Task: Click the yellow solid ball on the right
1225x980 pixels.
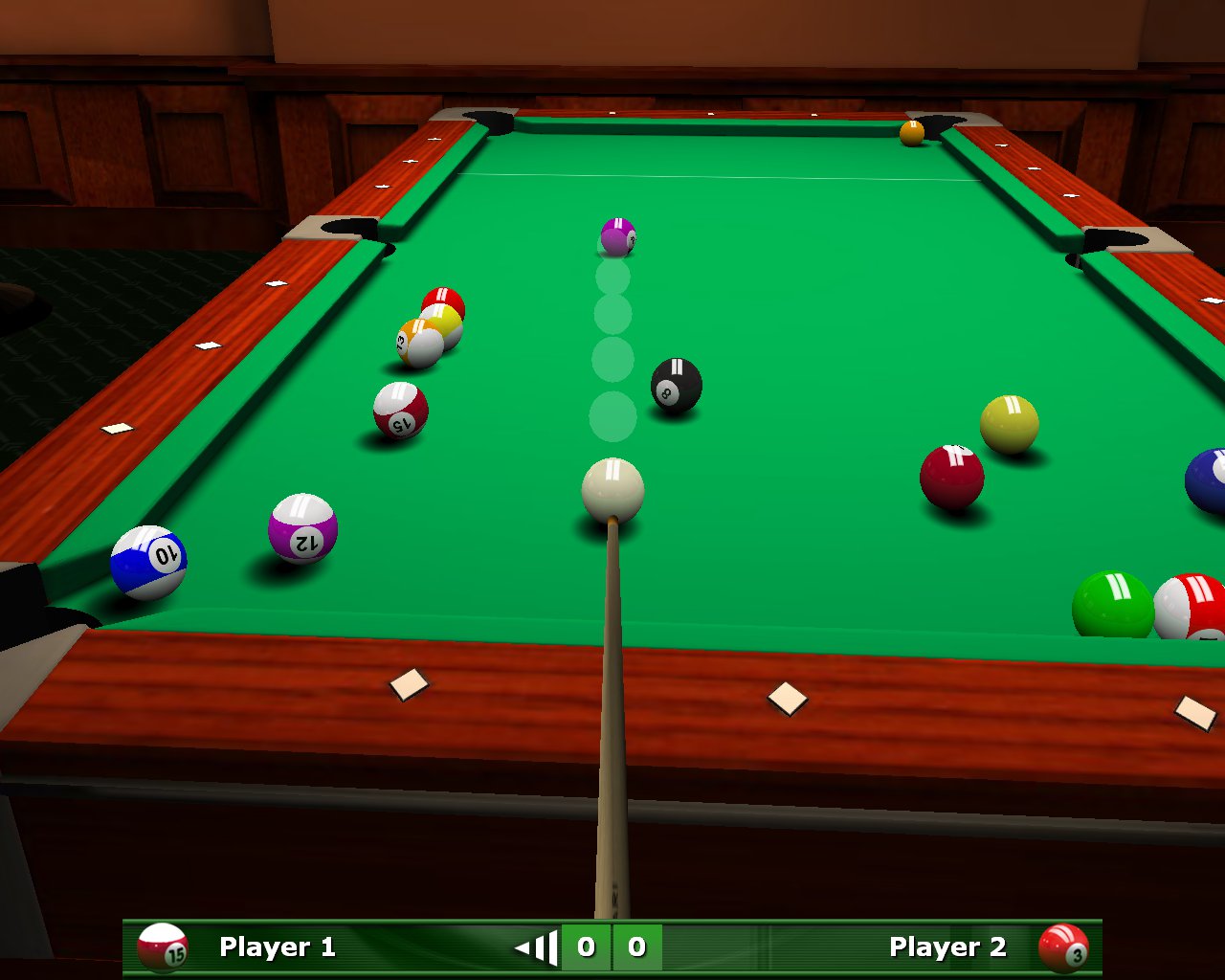Action: coord(1007,422)
